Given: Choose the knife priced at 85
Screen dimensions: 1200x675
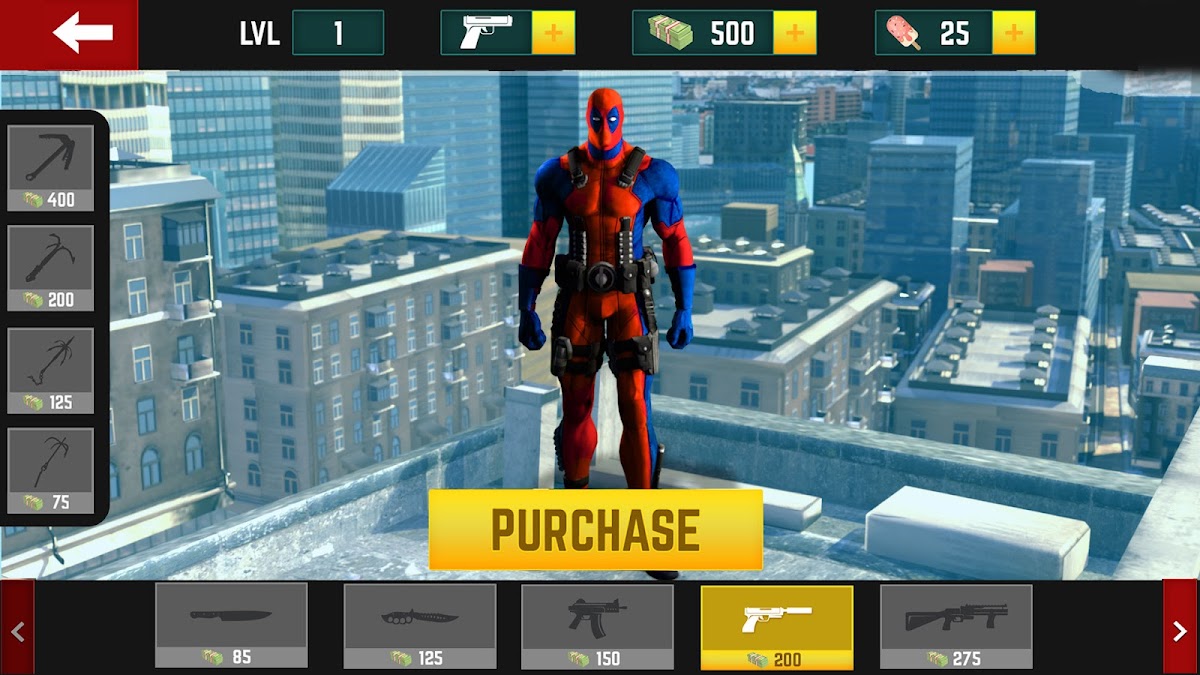Looking at the screenshot, I should click(231, 625).
